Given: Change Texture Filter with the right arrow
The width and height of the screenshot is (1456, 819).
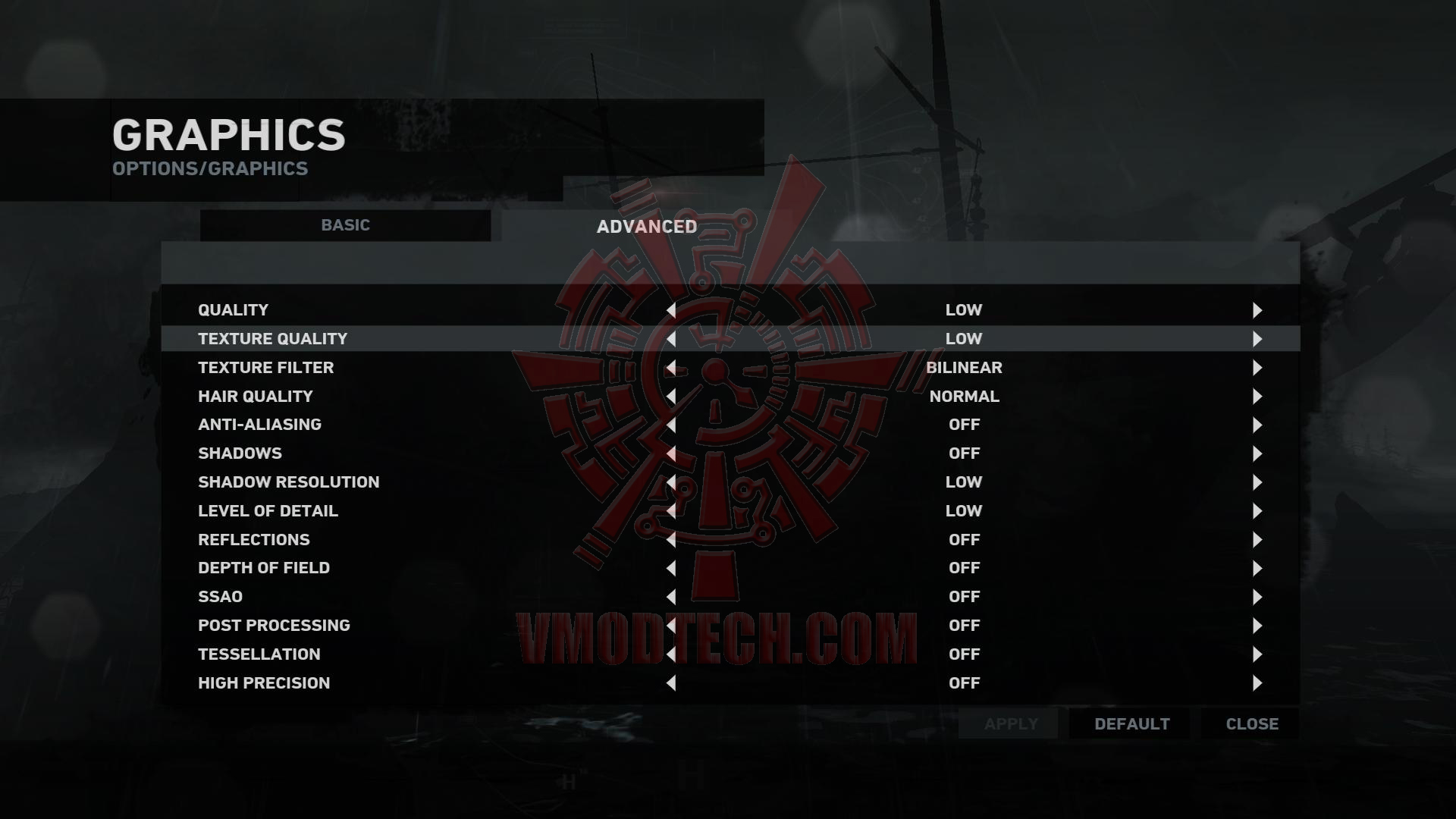Looking at the screenshot, I should click(x=1257, y=368).
